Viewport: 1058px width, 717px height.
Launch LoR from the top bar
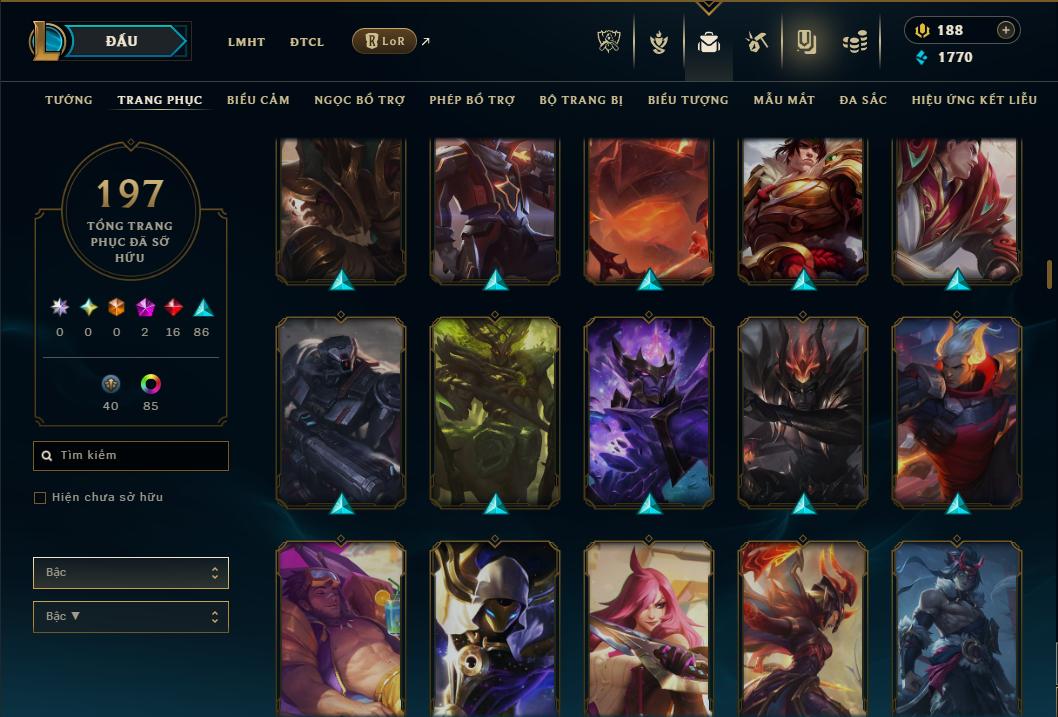click(x=385, y=41)
